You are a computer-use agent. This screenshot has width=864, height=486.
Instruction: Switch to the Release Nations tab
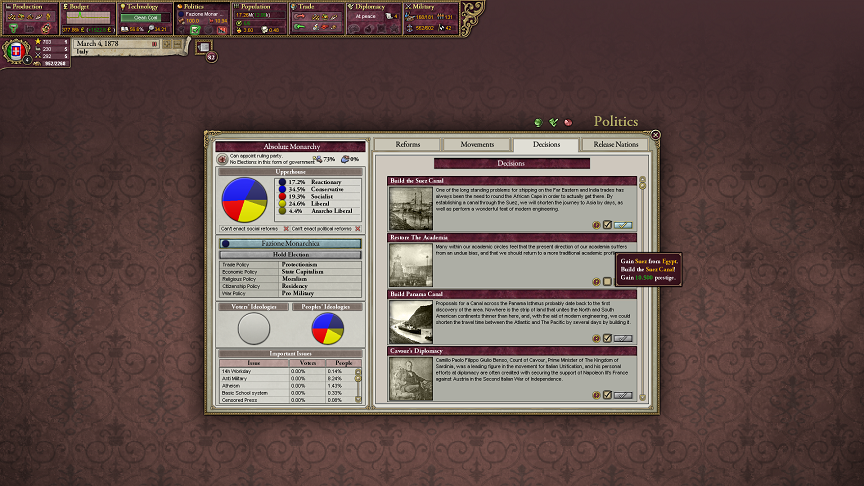[615, 144]
